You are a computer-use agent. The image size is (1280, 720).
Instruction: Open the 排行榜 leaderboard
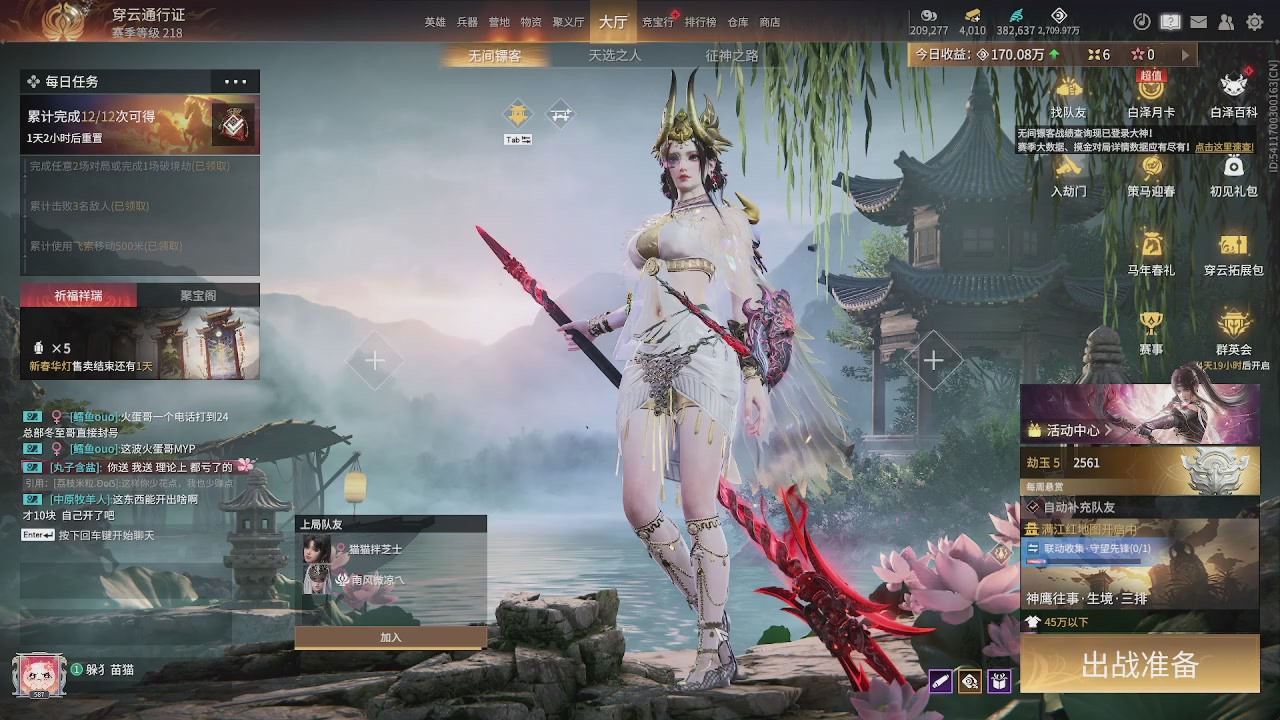(x=700, y=22)
